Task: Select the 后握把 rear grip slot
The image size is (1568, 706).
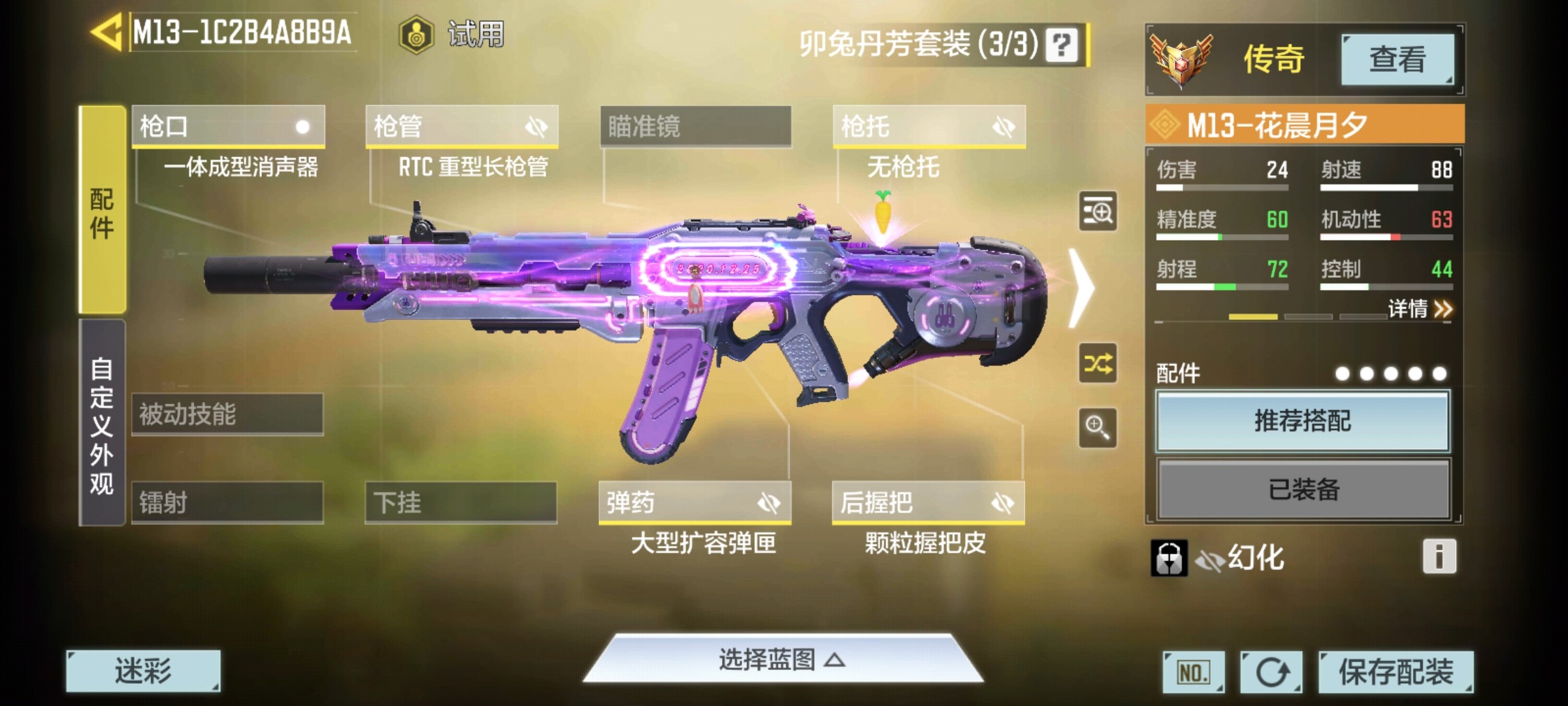Action: (x=928, y=503)
